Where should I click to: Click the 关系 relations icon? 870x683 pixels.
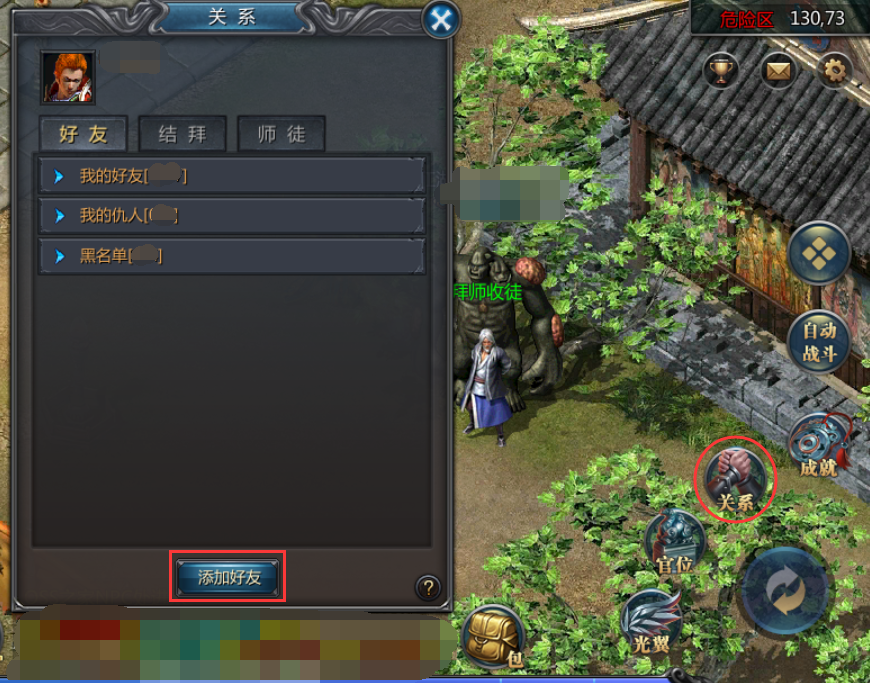(x=735, y=478)
